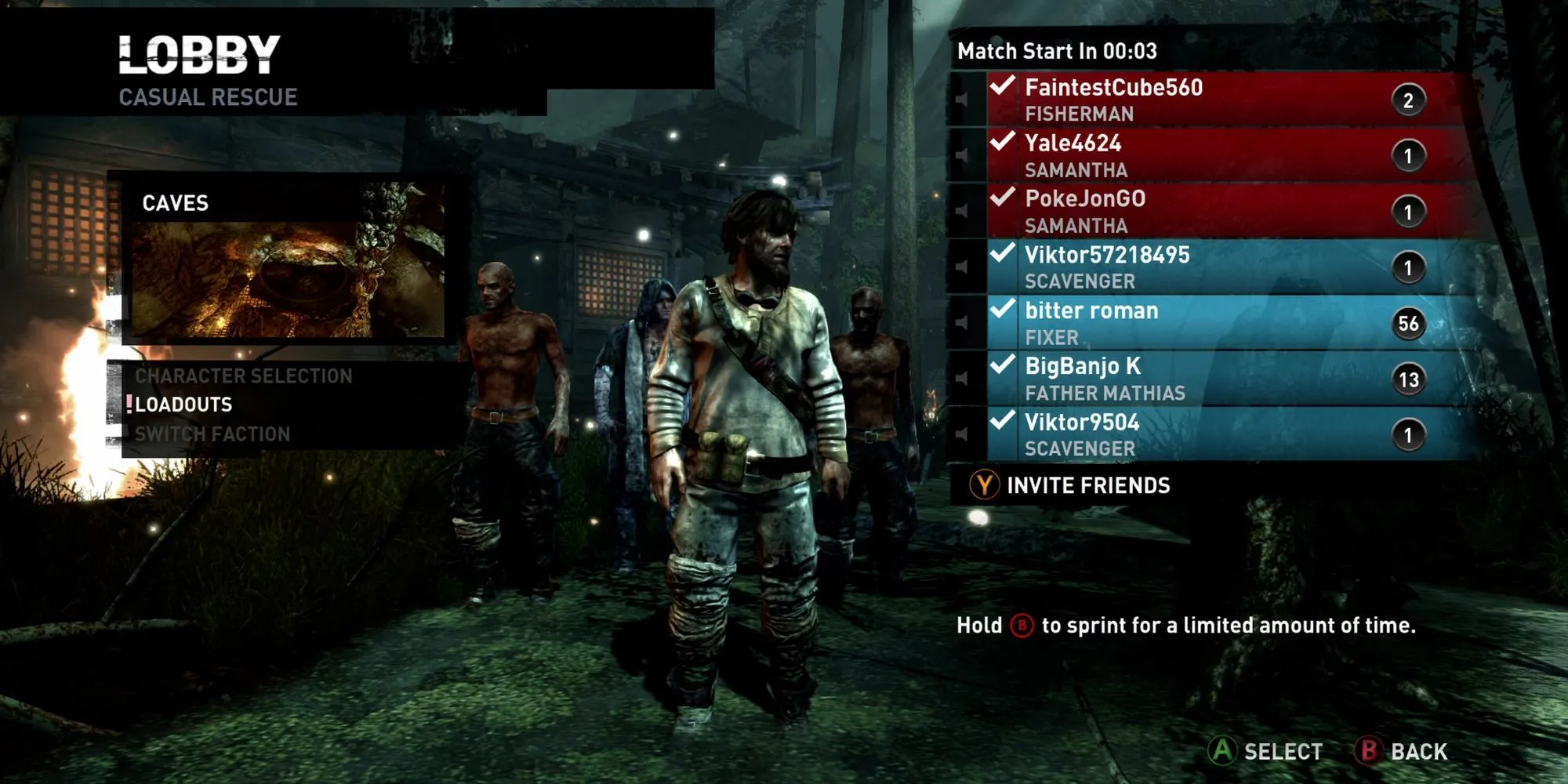This screenshot has height=784, width=1568.
Task: Choose Switch Faction in the lobby menu
Action: click(x=212, y=434)
